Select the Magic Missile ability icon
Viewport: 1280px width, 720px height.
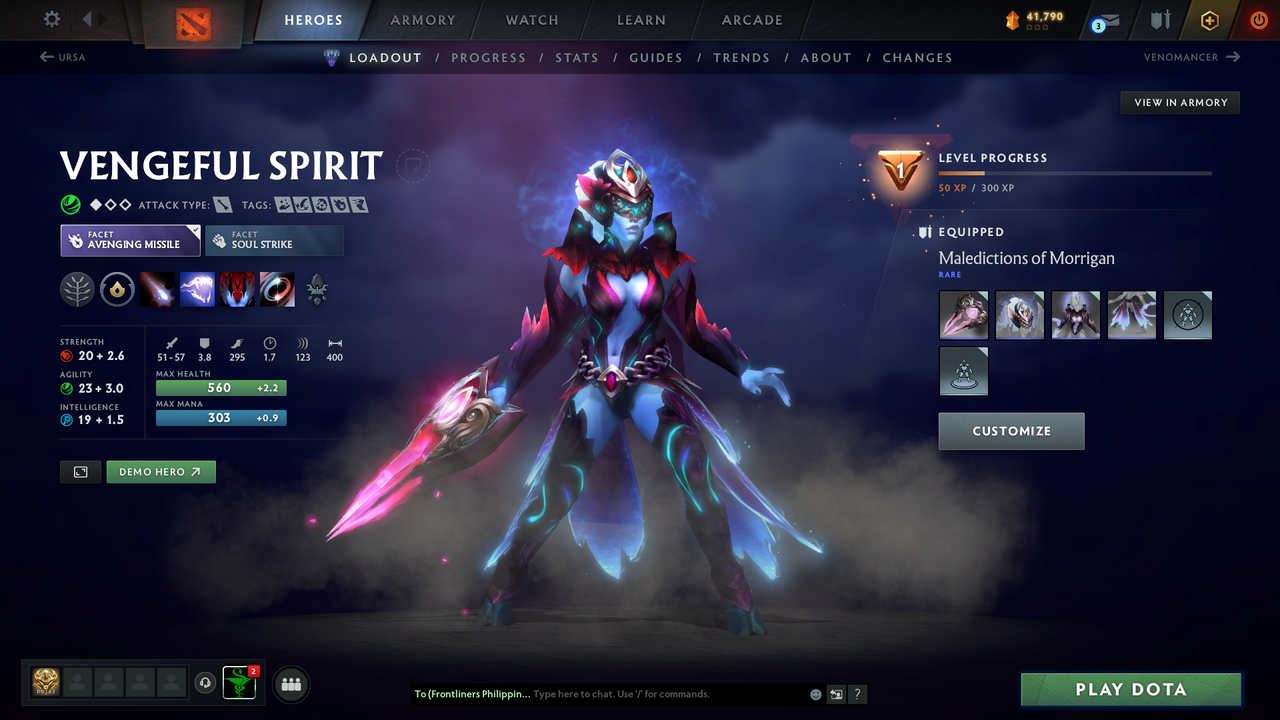pyautogui.click(x=158, y=290)
